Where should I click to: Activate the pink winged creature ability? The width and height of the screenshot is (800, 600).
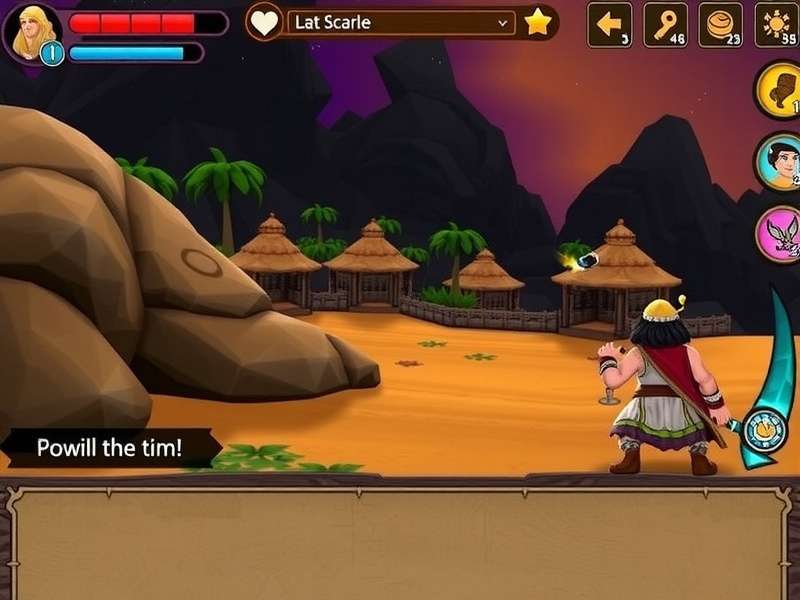(x=779, y=235)
